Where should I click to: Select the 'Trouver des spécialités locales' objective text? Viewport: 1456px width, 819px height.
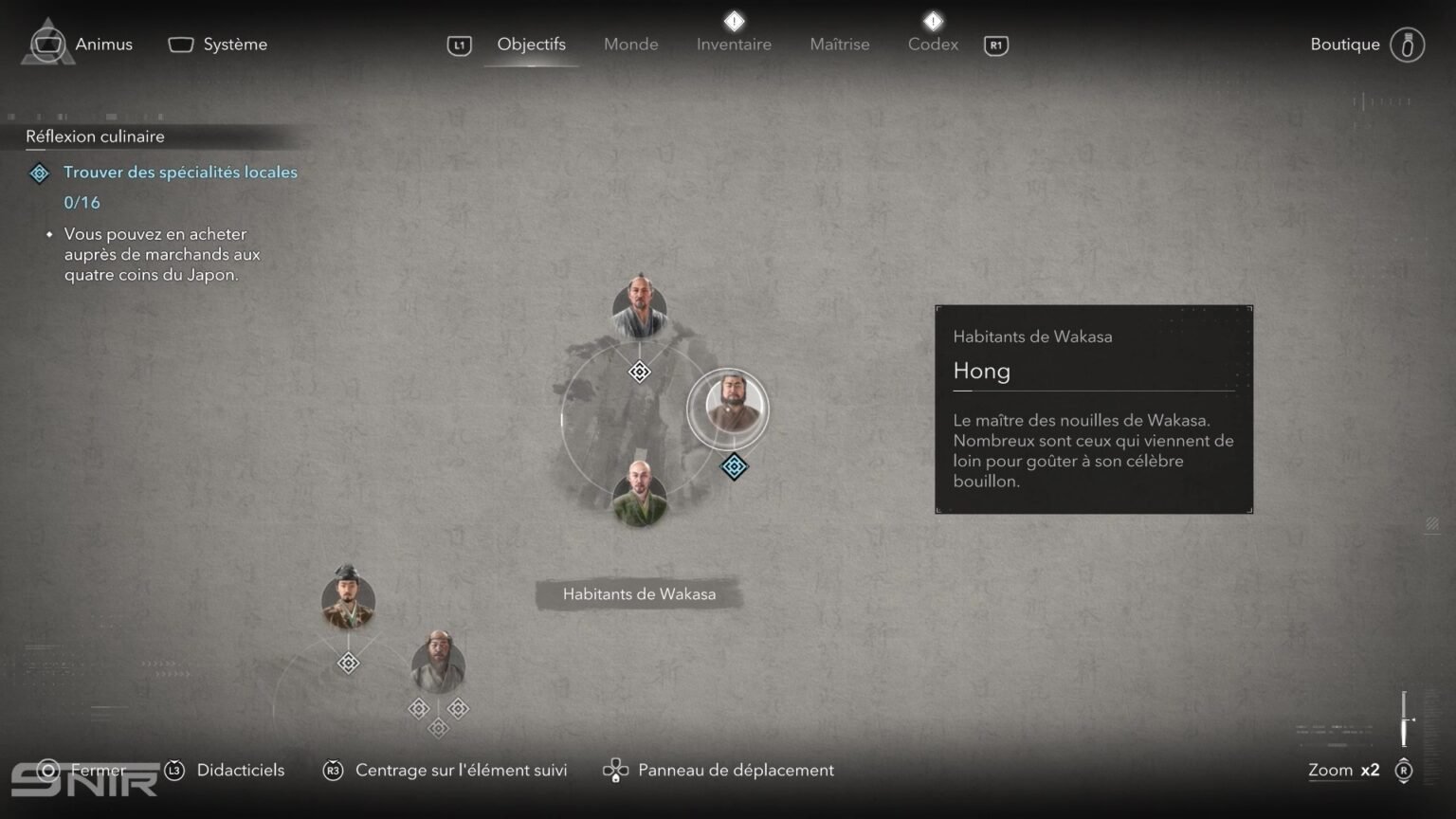click(x=180, y=173)
